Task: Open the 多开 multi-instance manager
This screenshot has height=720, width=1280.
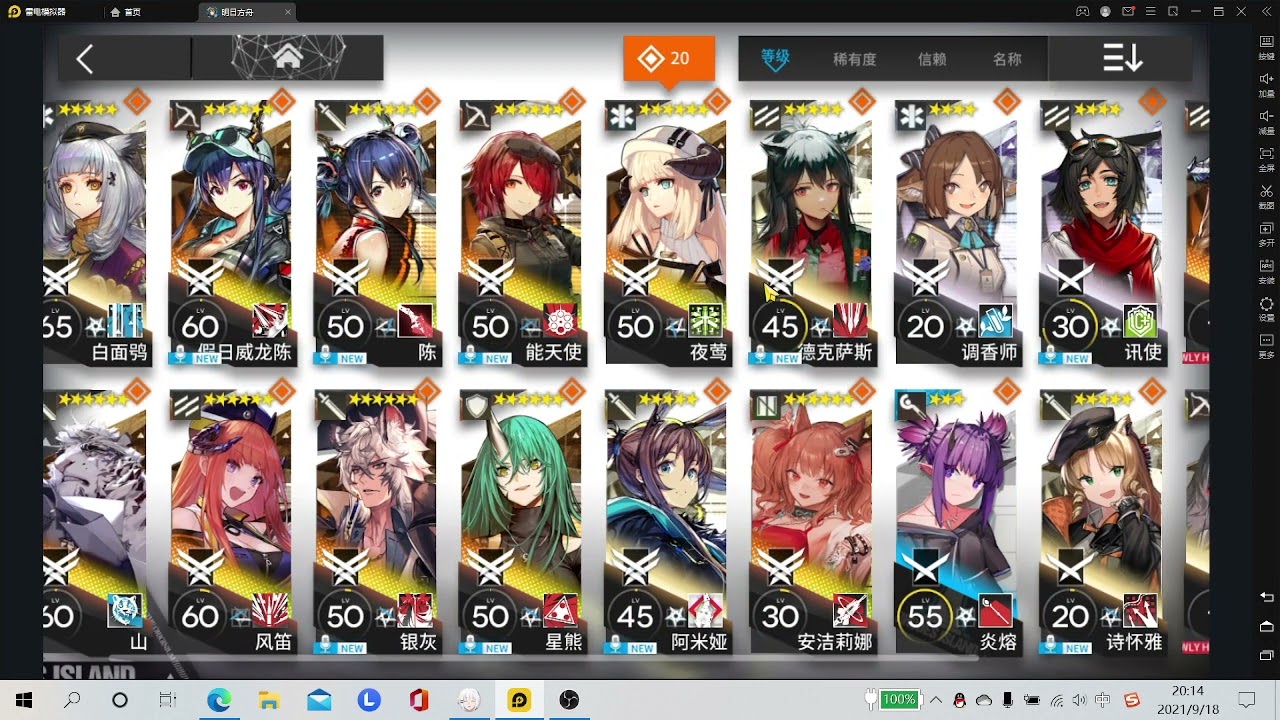Action: coord(1266,230)
